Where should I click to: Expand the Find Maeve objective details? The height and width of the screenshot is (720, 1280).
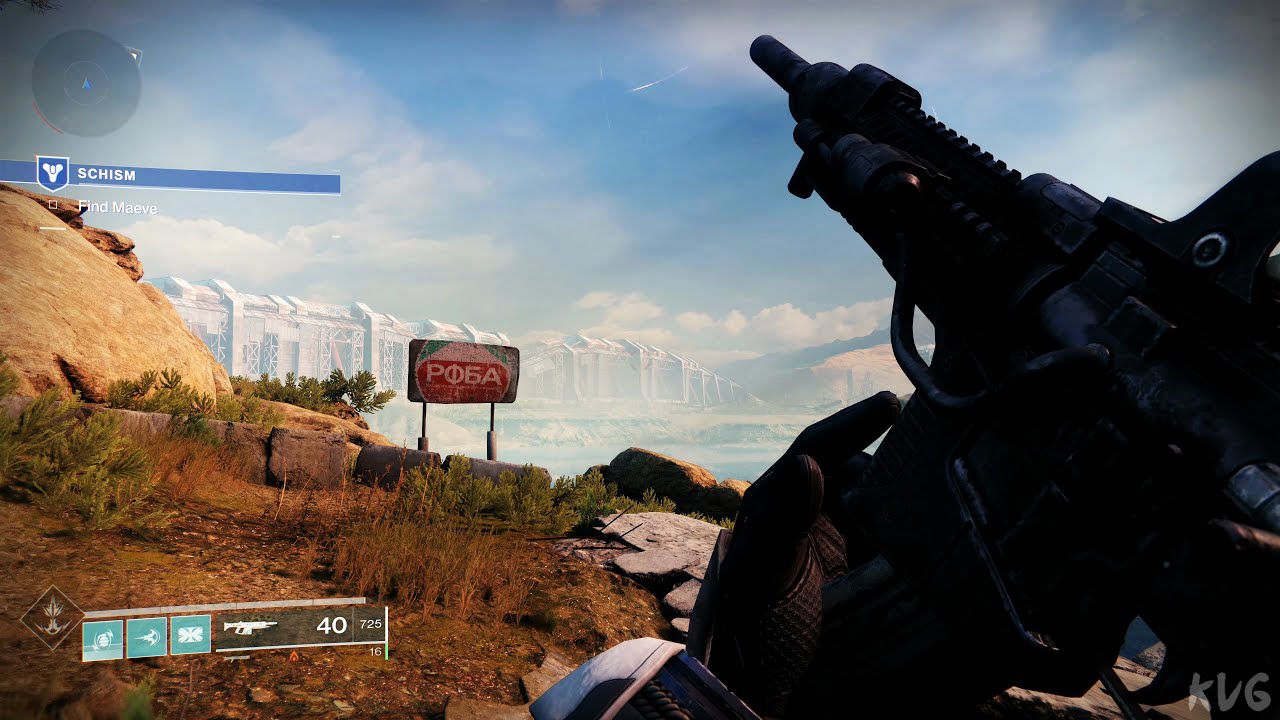tap(120, 208)
